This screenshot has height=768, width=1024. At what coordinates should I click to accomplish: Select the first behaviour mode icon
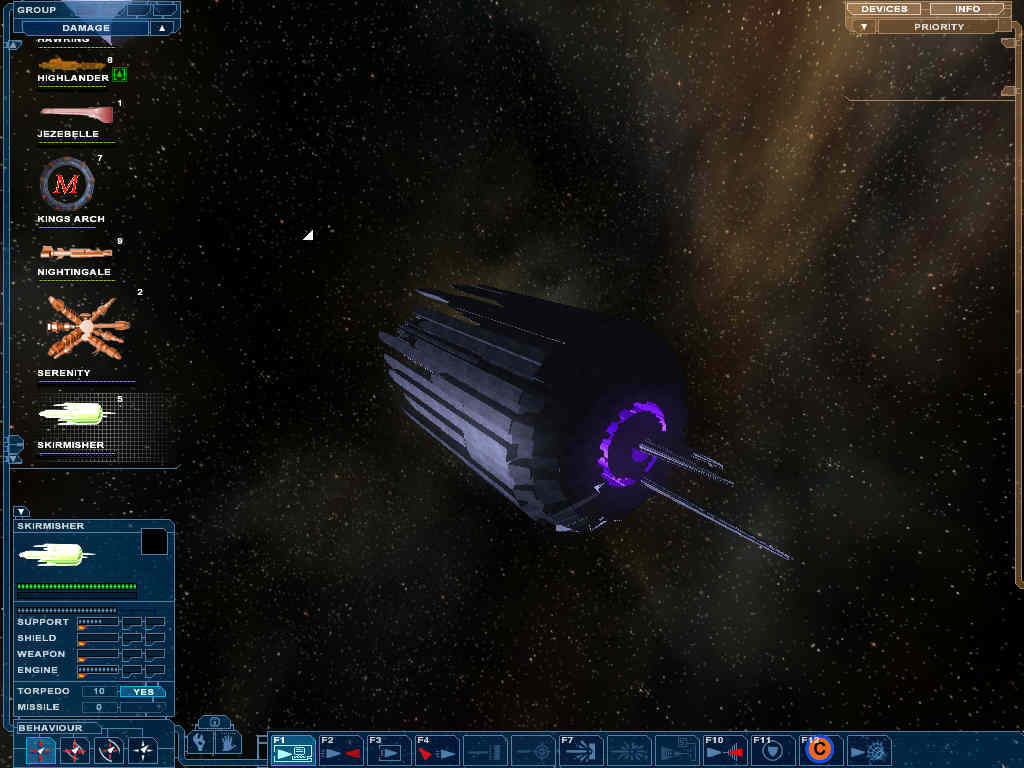pyautogui.click(x=41, y=749)
